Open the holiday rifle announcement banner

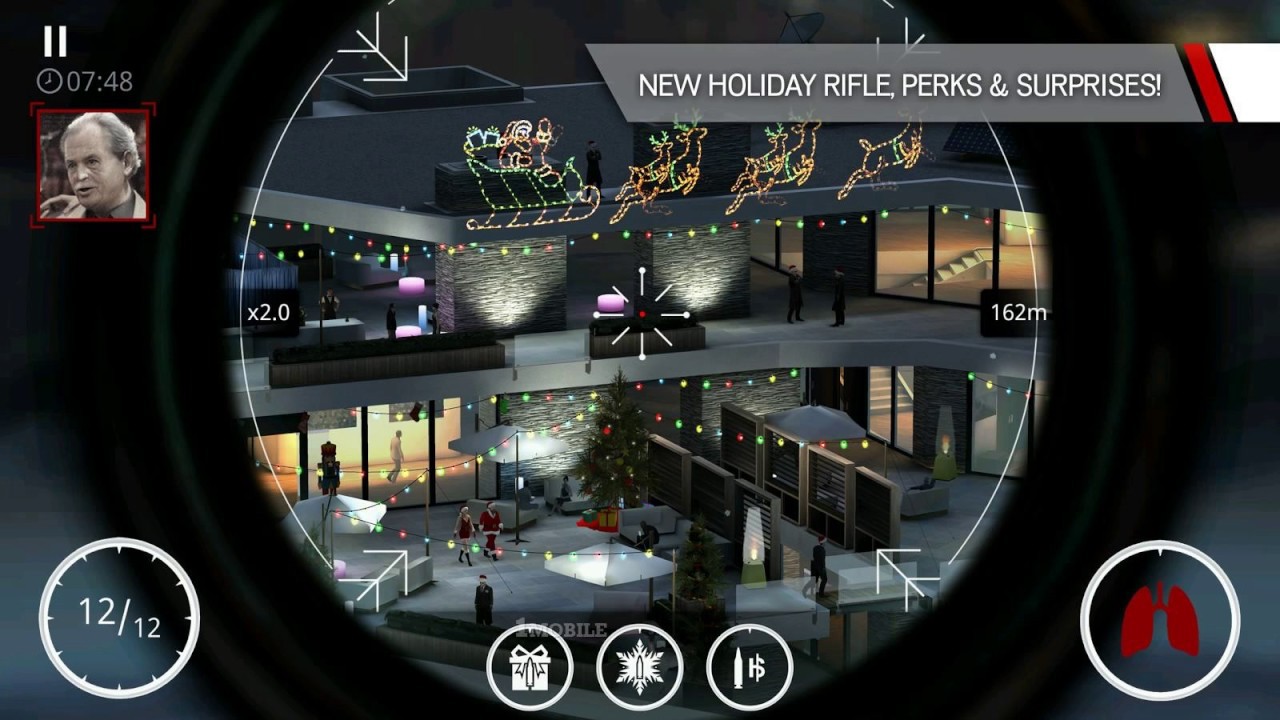(x=900, y=86)
